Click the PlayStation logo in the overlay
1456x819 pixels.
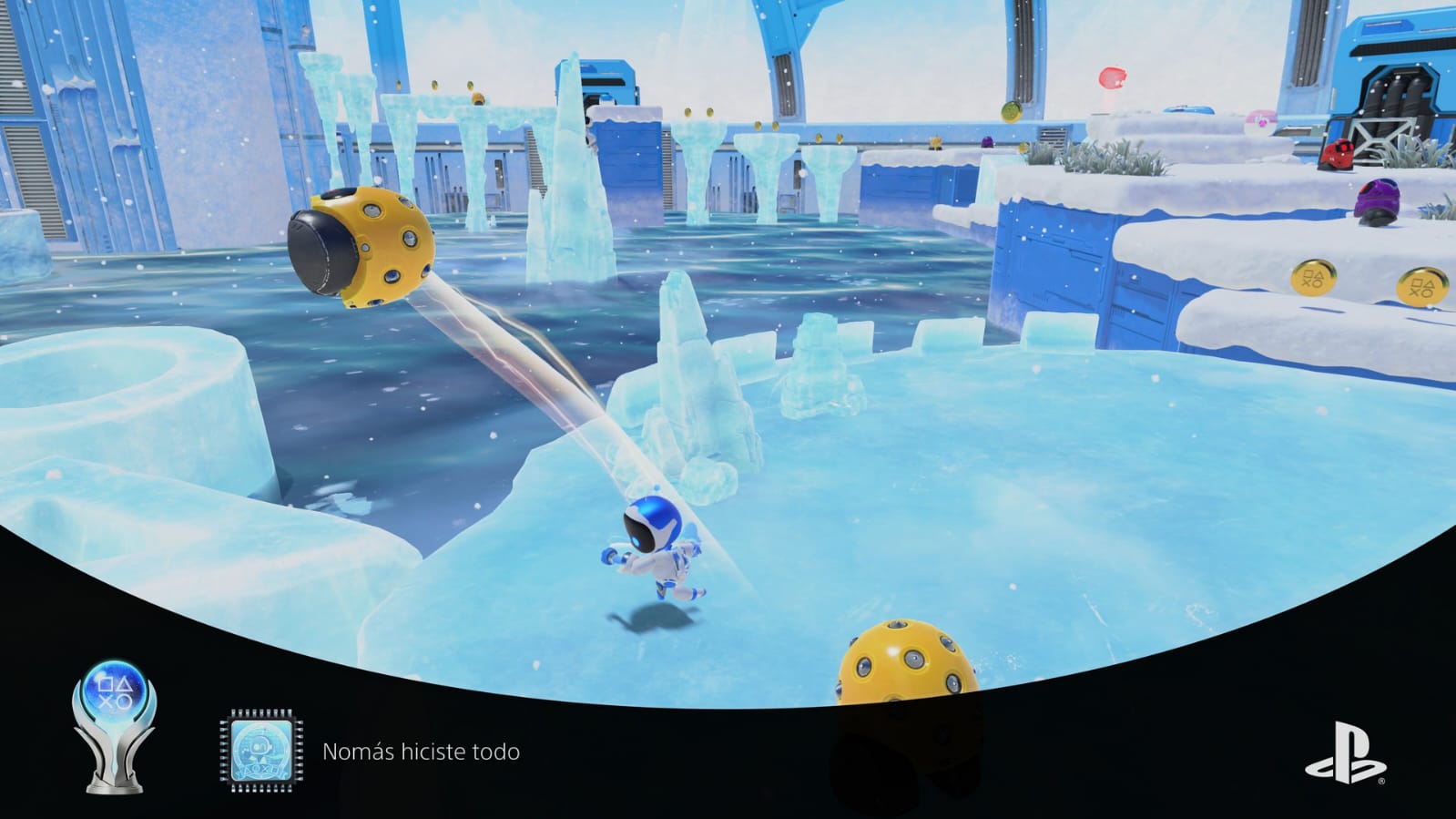[x=1345, y=752]
